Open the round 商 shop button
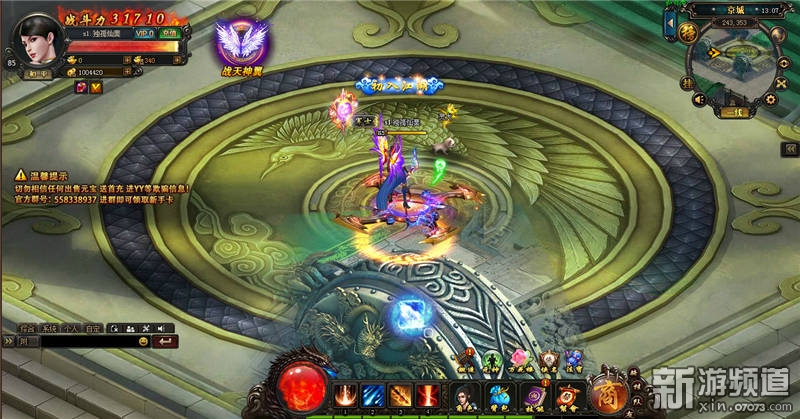 [x=604, y=393]
